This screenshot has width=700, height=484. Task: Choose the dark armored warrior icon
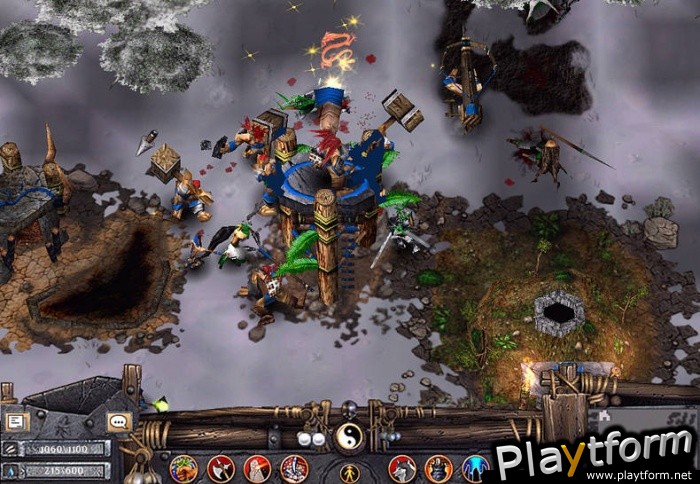(439, 467)
